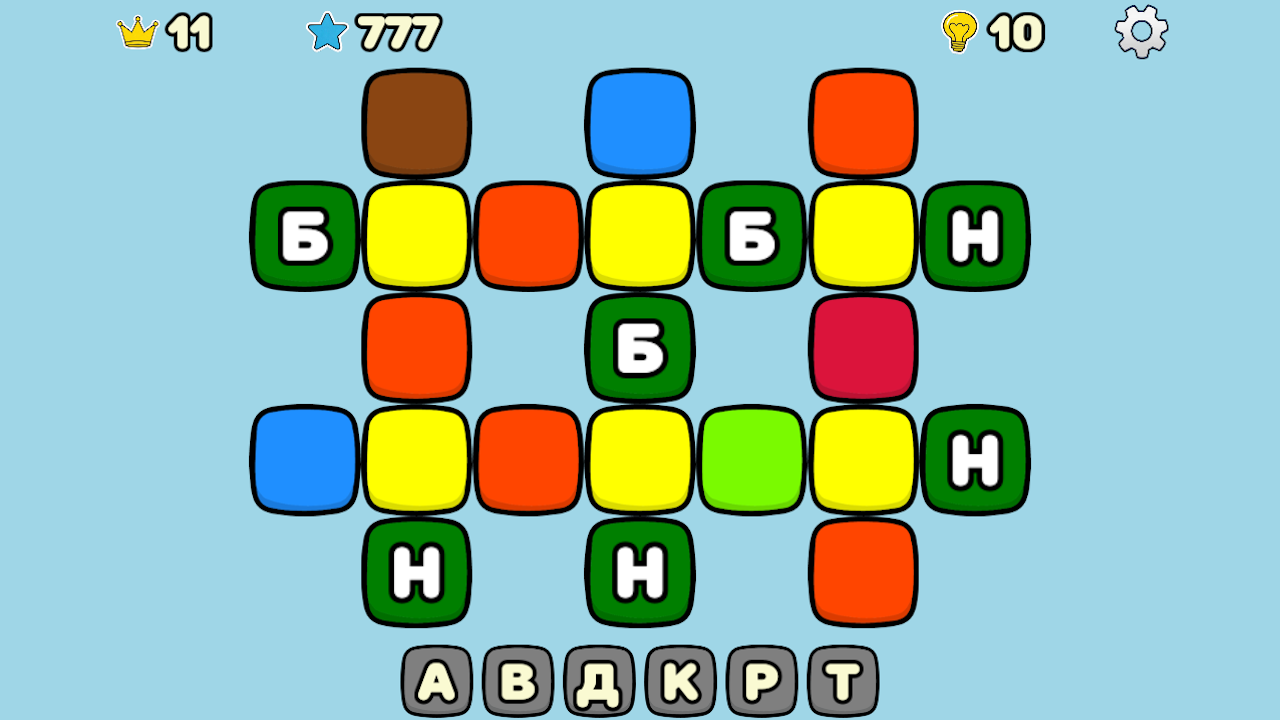Viewport: 1280px width, 720px height.
Task: Select the letter А tile
Action: click(x=436, y=681)
